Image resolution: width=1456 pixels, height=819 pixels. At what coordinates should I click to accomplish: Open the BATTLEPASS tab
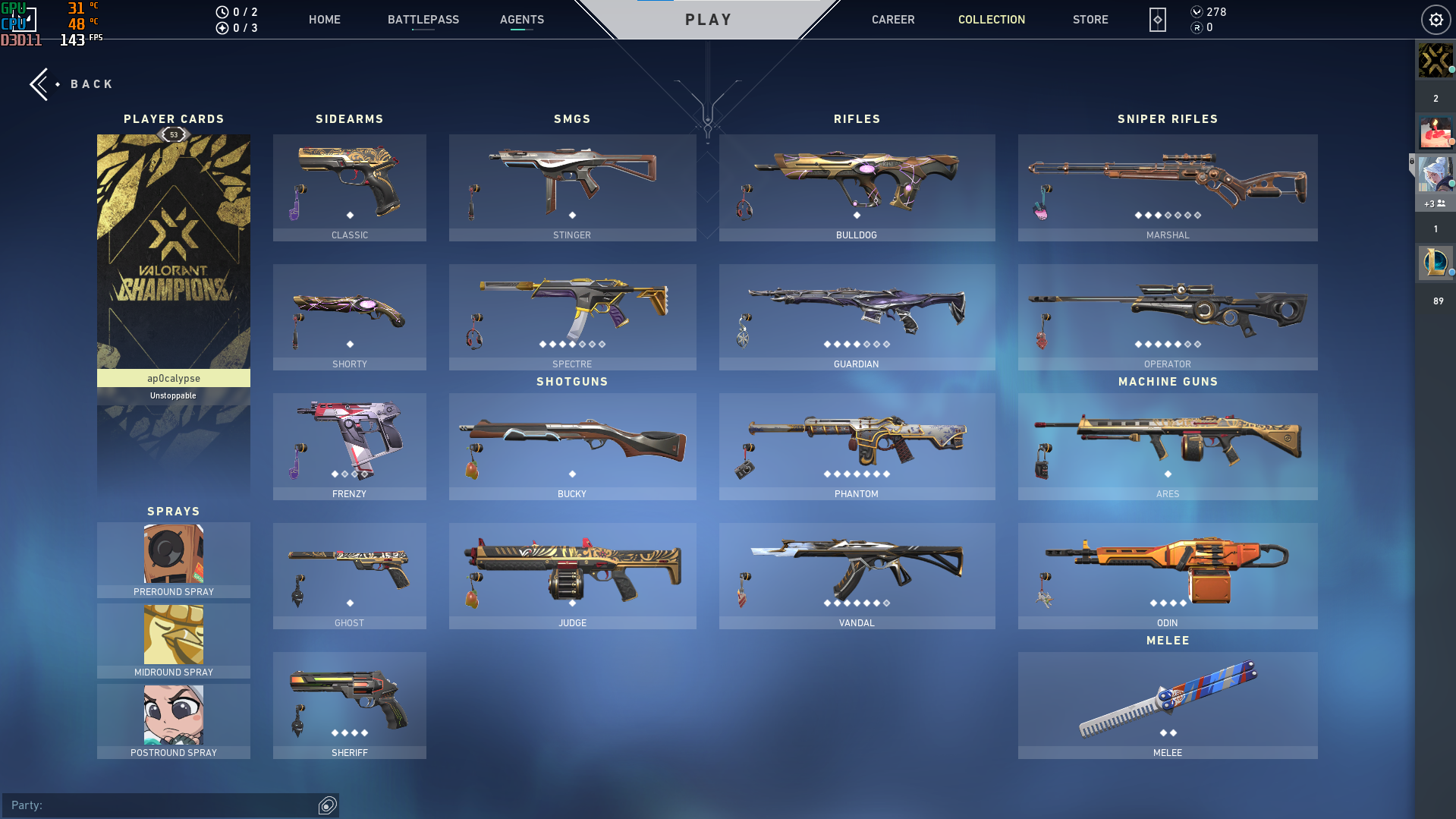[423, 20]
